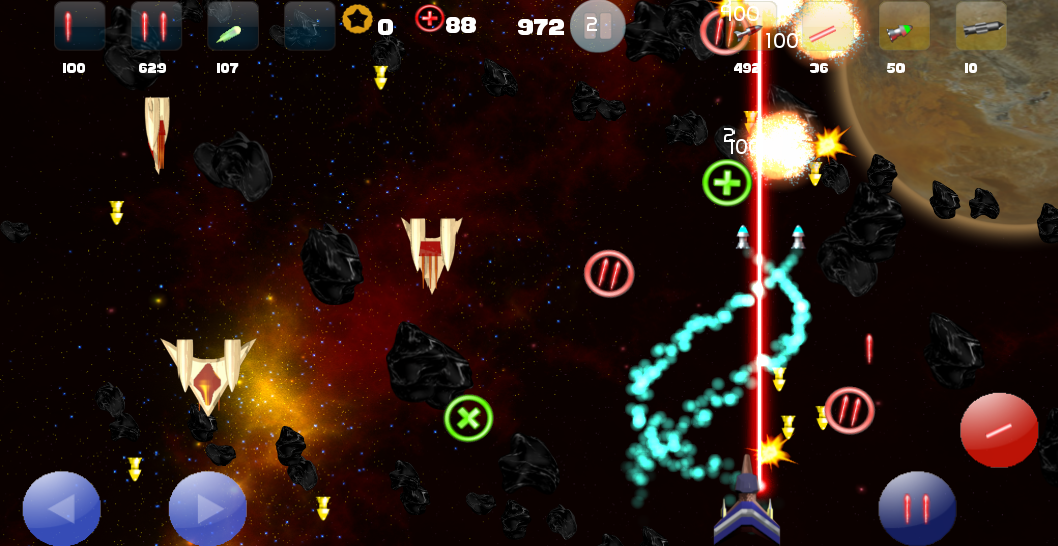Screen dimensions: 1058x546
Task: Steer the ship with the right arrow button
Action: pyautogui.click(x=208, y=509)
